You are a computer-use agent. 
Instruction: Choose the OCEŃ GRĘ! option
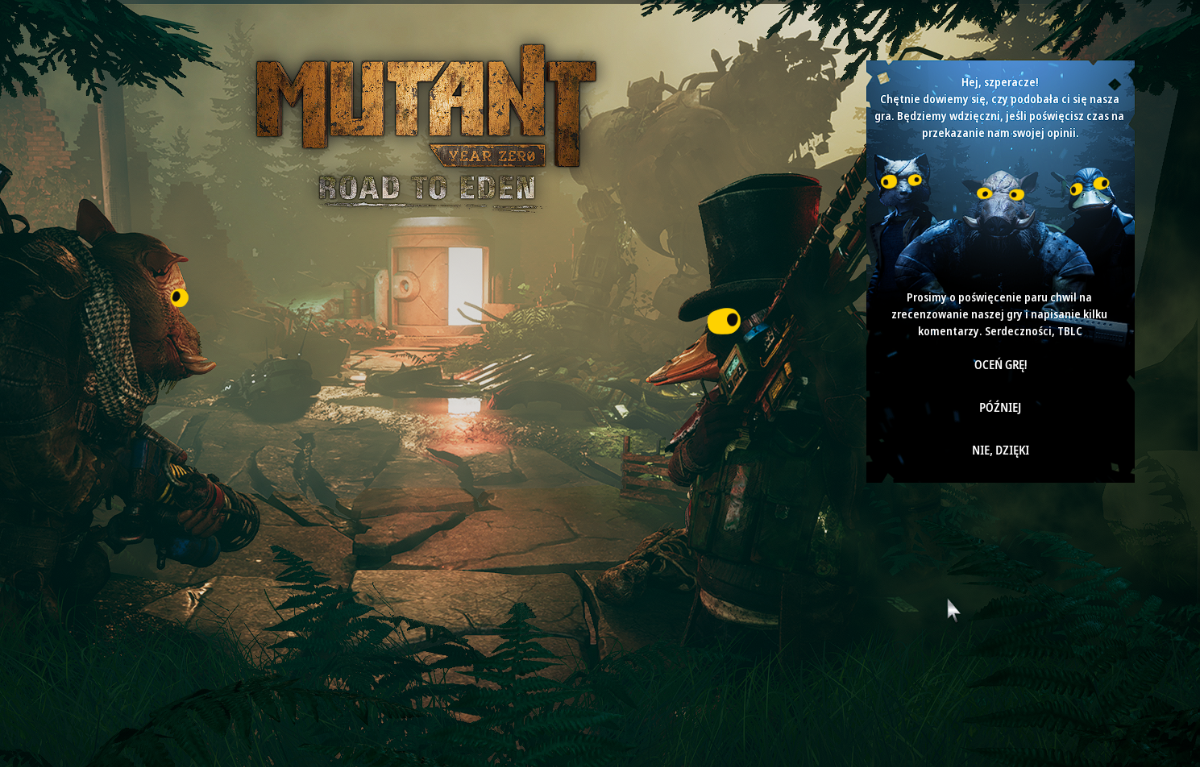(x=1000, y=365)
